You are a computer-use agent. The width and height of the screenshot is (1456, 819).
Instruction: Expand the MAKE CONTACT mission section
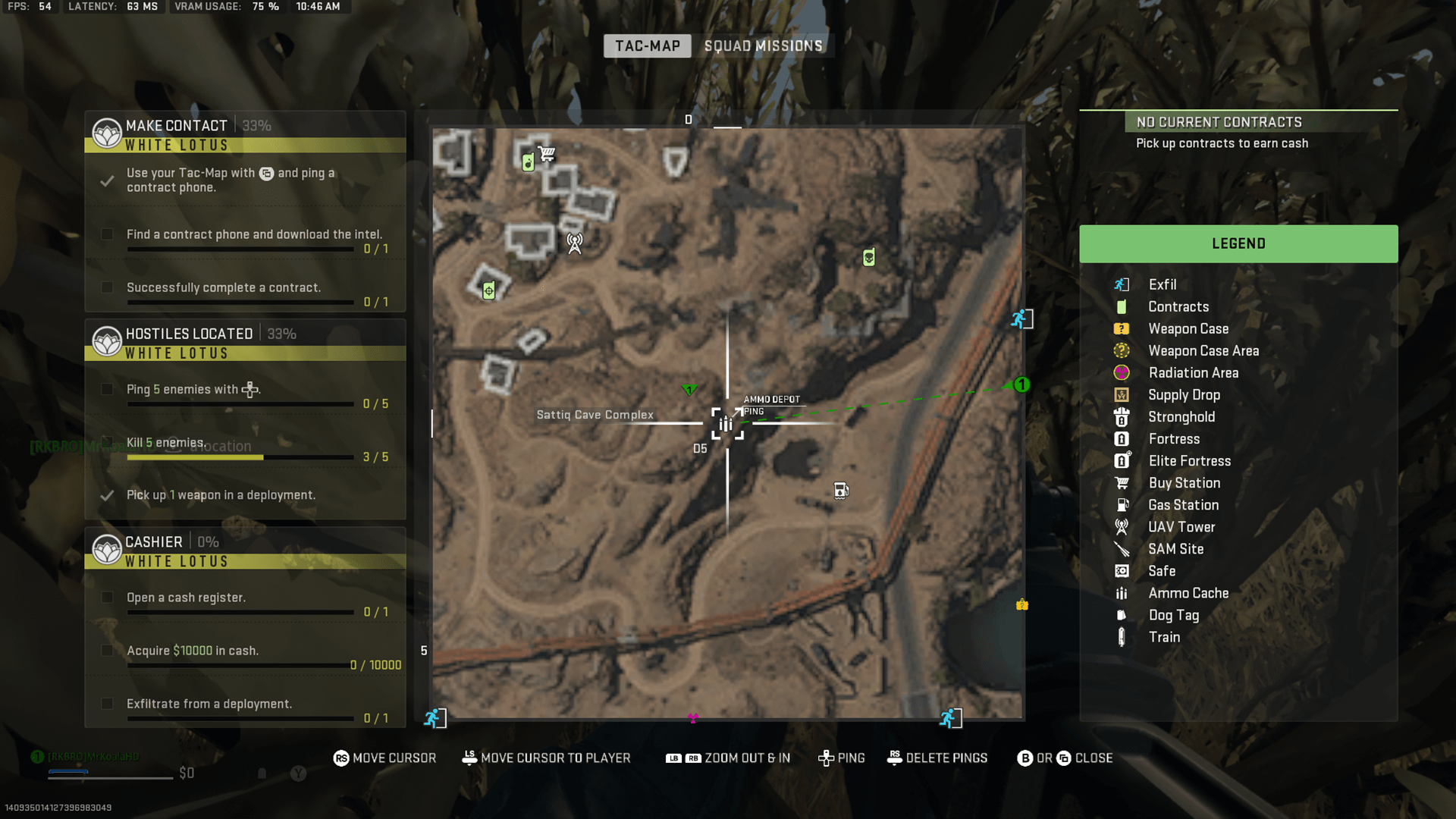click(x=177, y=125)
